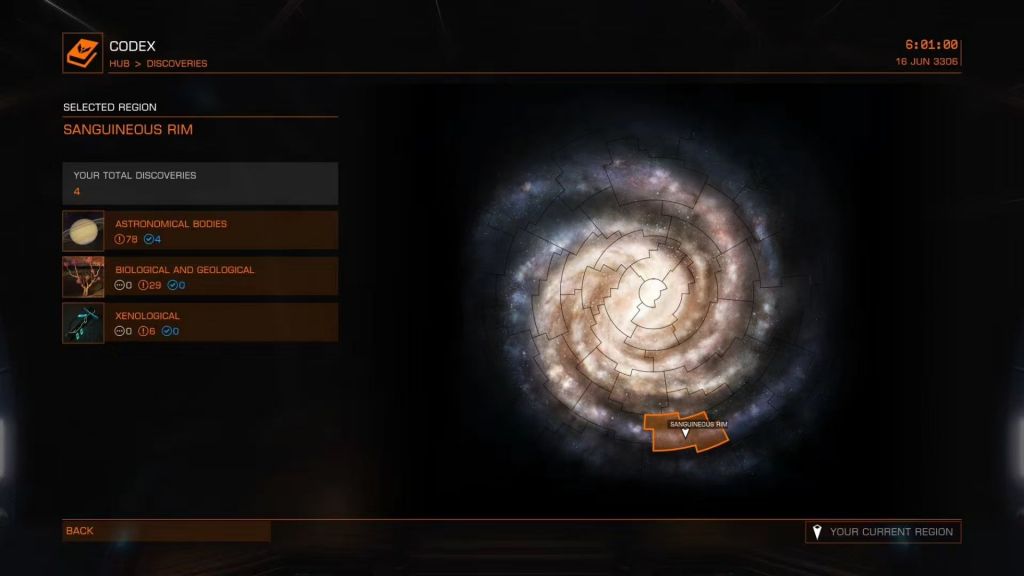Click the Hub breadcrumb link
1024x576 pixels.
pyautogui.click(x=120, y=64)
